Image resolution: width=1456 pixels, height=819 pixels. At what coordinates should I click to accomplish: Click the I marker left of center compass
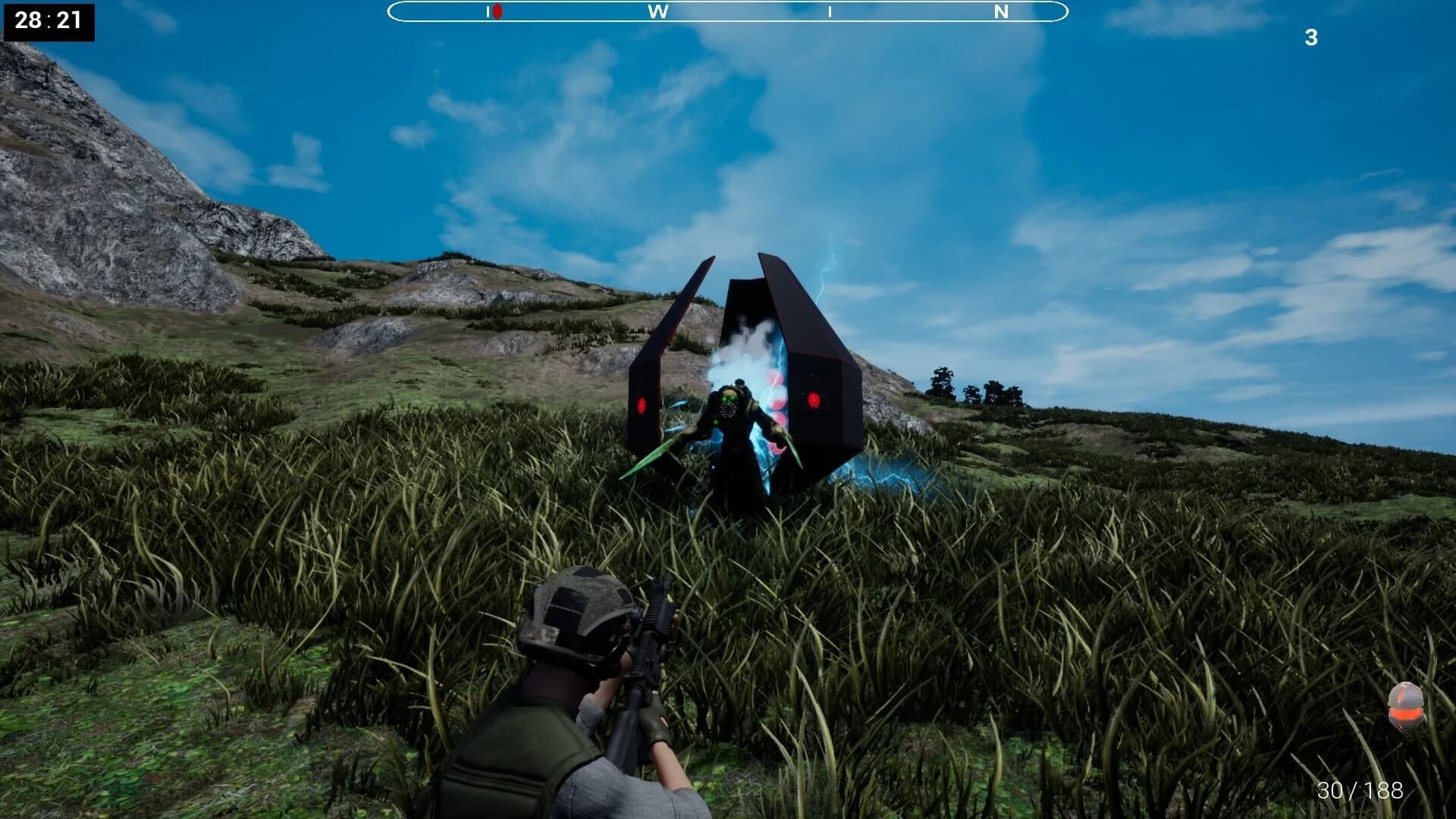[x=486, y=11]
